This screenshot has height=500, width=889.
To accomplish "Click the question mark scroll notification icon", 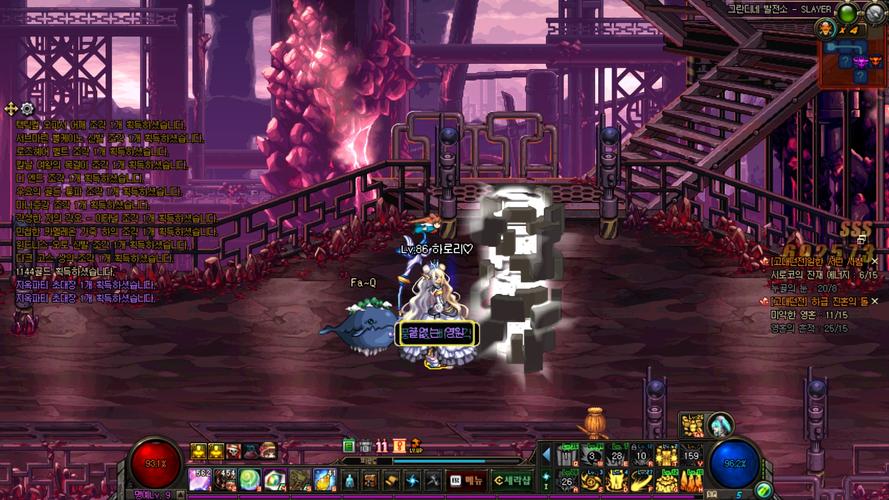I will (400, 446).
